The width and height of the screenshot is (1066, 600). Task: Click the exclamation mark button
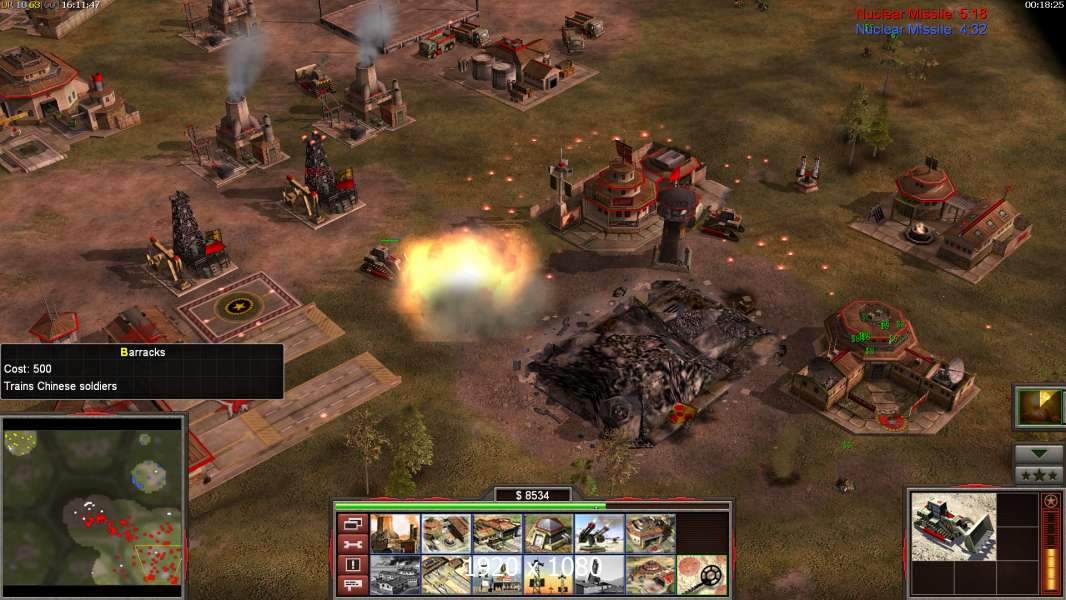[x=352, y=565]
